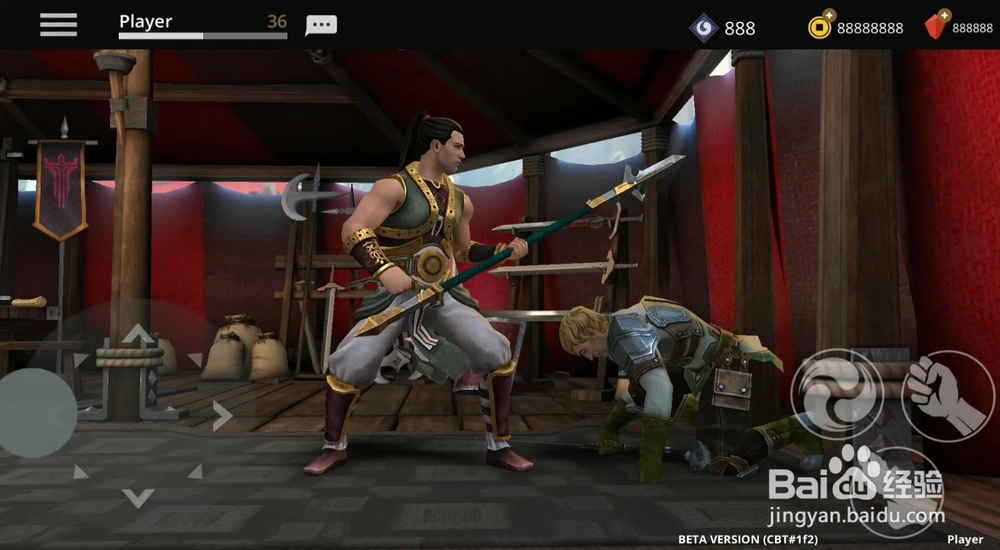Tap the down arrow on the movement pad
Viewport: 1000px width, 550px height.
click(x=138, y=496)
